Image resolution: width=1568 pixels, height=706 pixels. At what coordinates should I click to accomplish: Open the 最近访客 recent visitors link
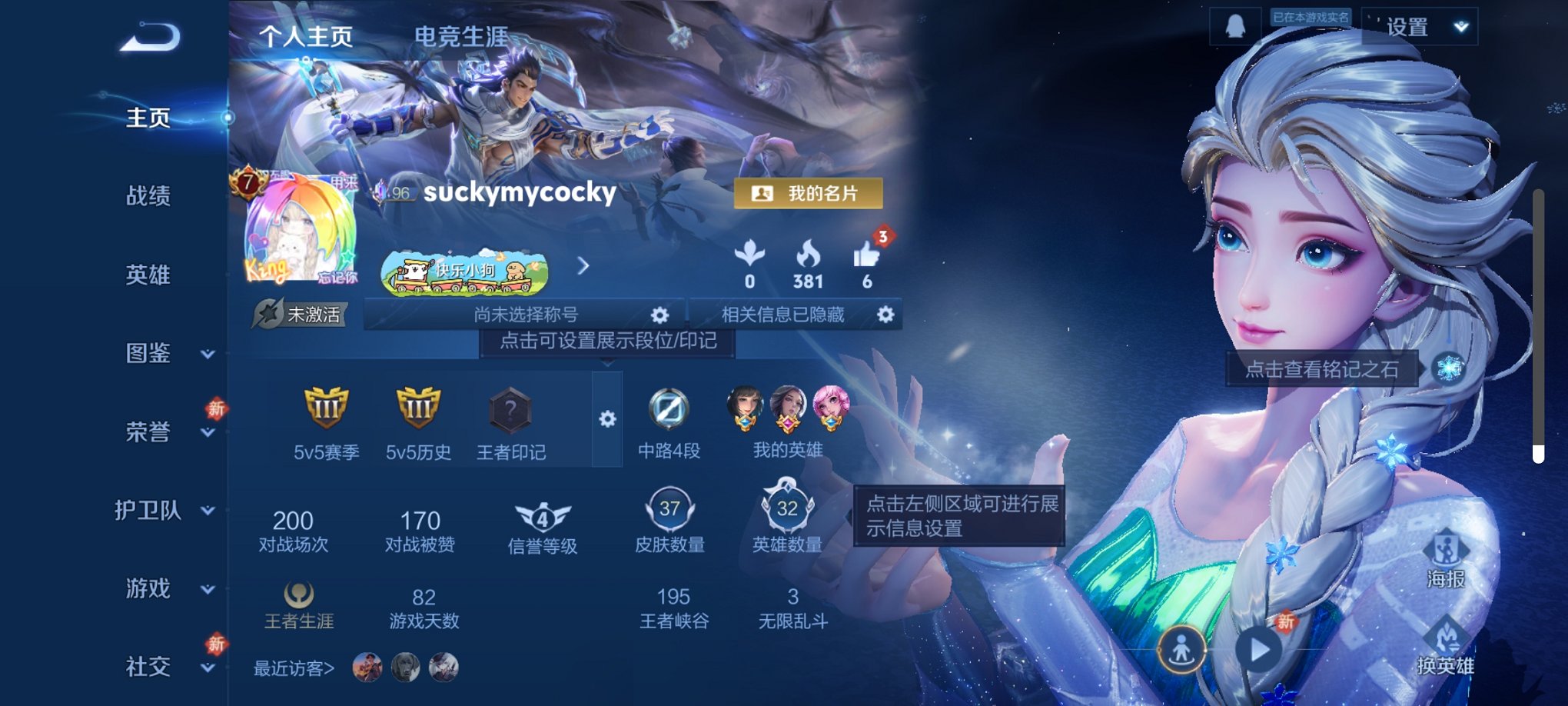[x=294, y=669]
